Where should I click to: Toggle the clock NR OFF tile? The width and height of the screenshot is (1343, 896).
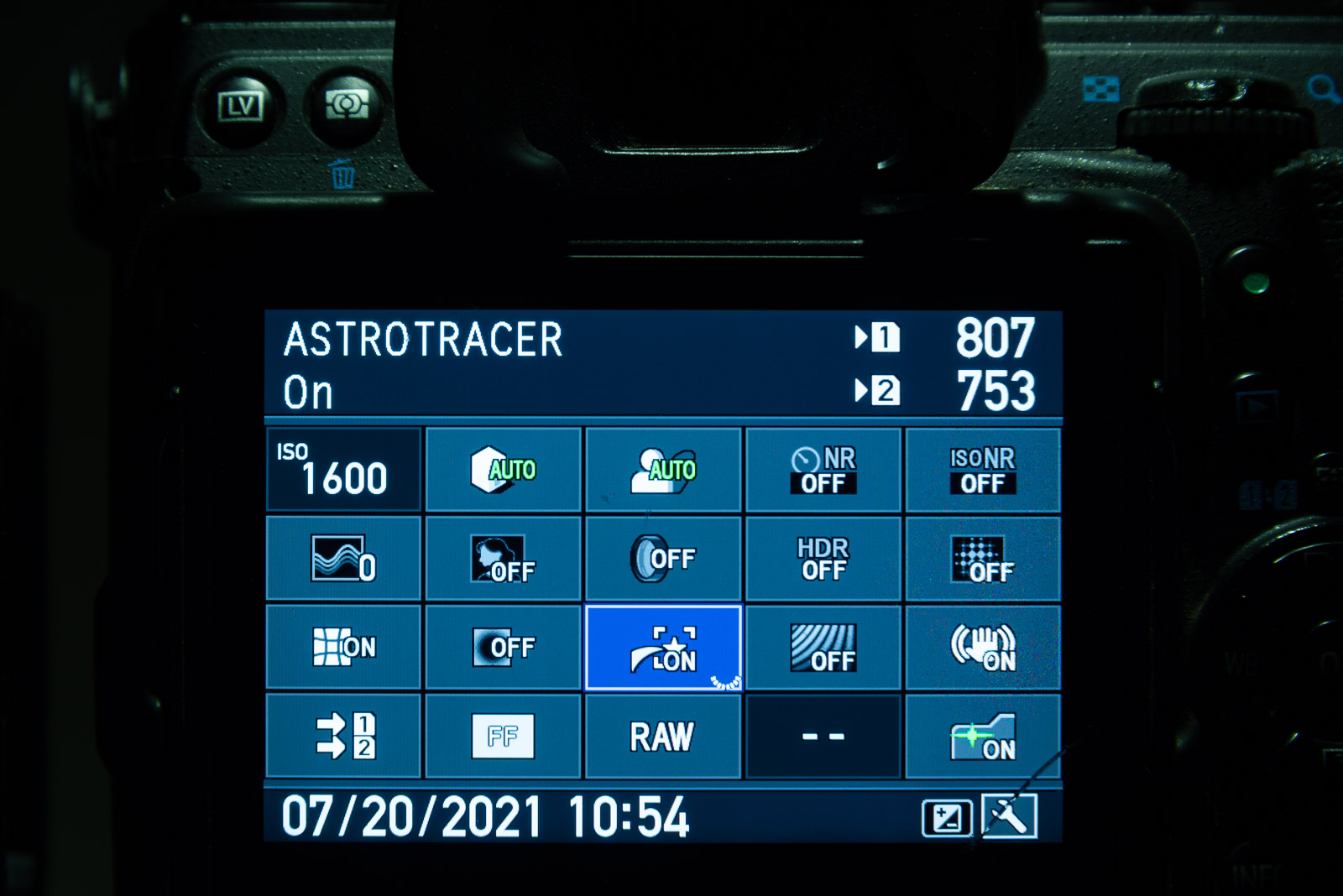823,471
